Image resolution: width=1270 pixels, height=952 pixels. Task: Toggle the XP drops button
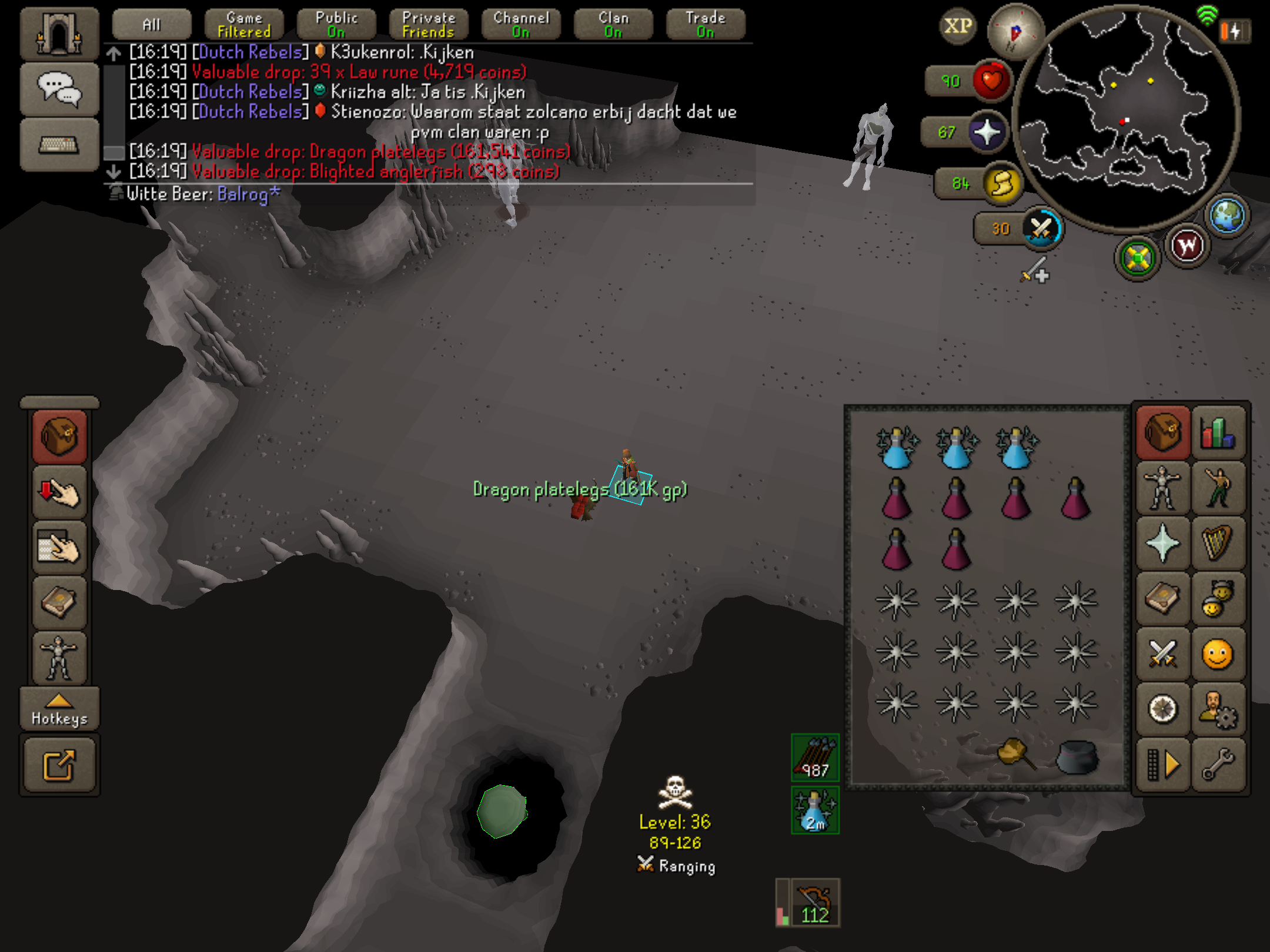pyautogui.click(x=958, y=26)
